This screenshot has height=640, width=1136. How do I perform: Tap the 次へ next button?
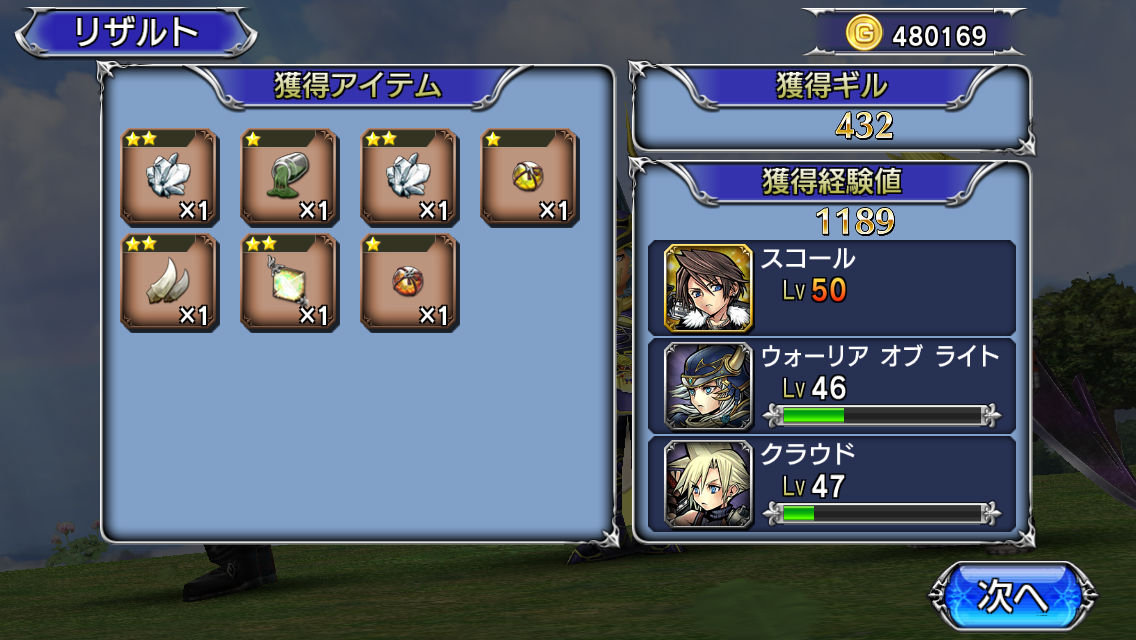(x=1010, y=598)
